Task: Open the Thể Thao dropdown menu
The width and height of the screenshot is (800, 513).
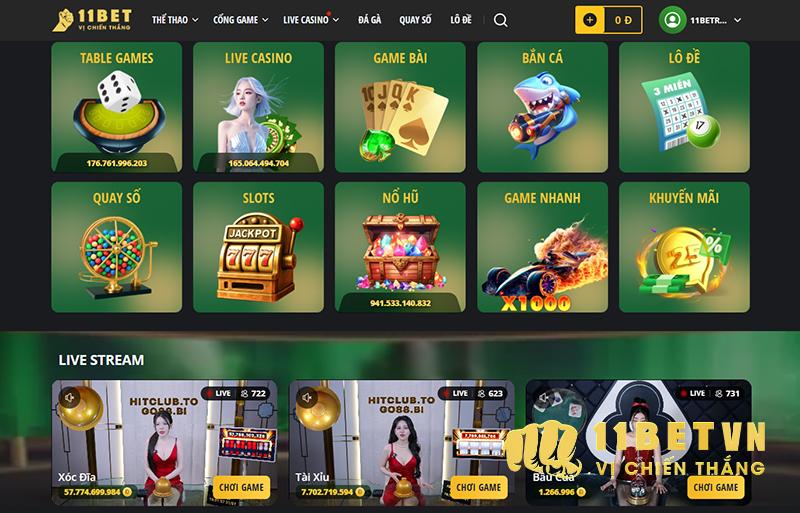Action: tap(175, 20)
